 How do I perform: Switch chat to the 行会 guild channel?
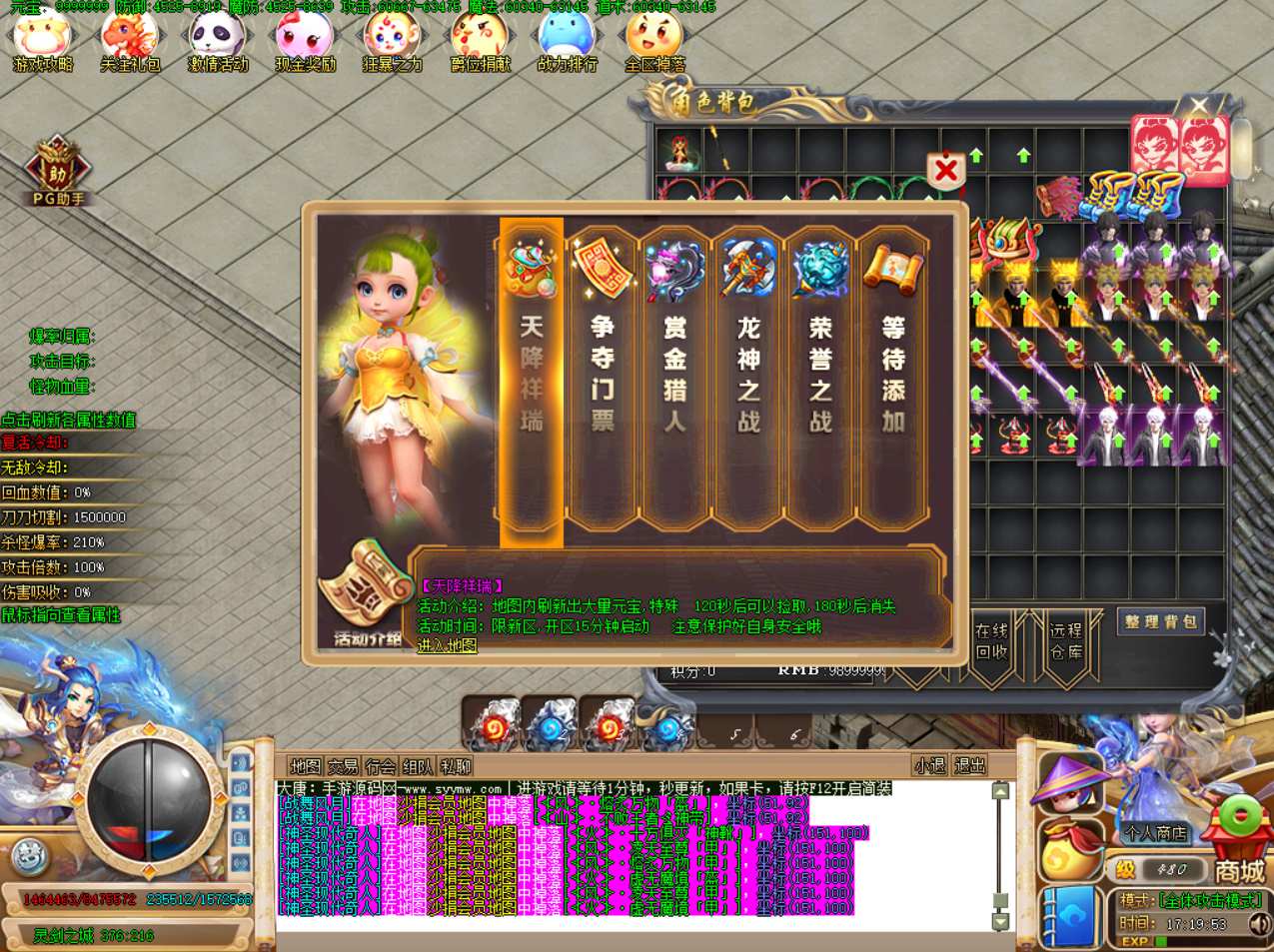[x=381, y=766]
